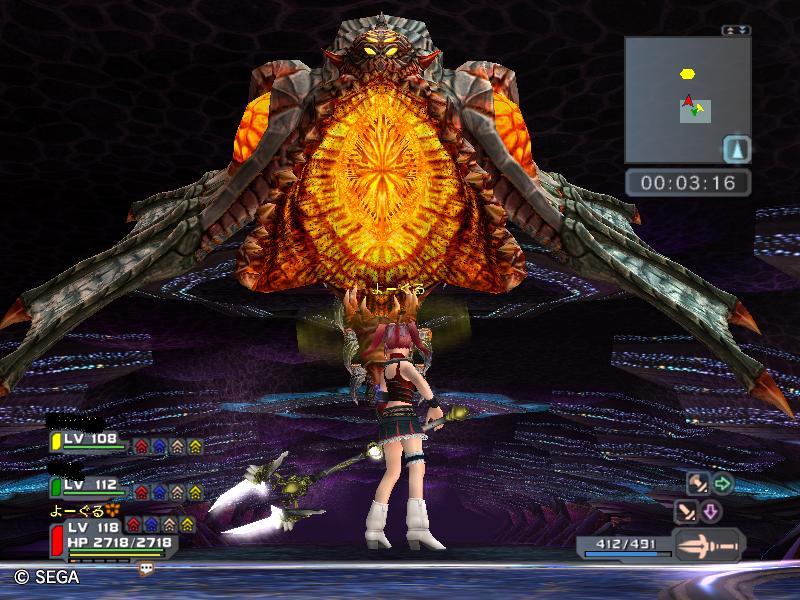Click the LV 108 member's yellow buff icon
This screenshot has height=600, width=800.
[x=194, y=446]
